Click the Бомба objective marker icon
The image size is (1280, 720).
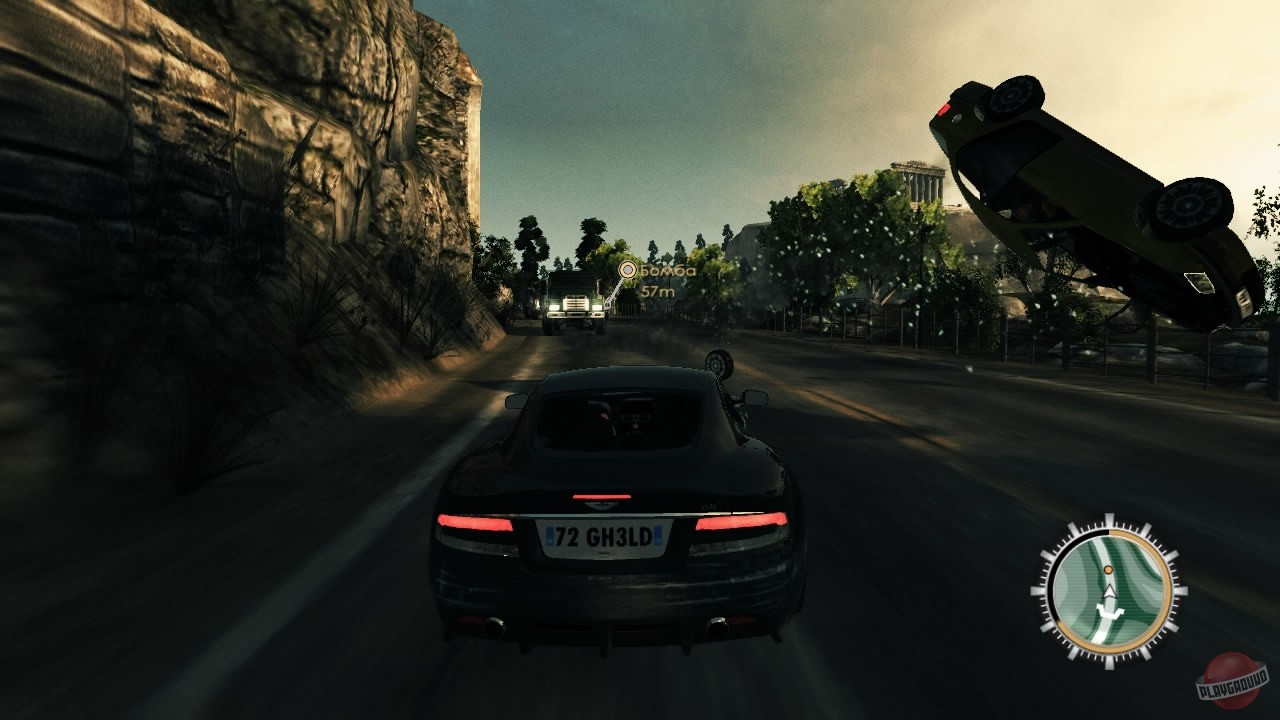coord(628,269)
